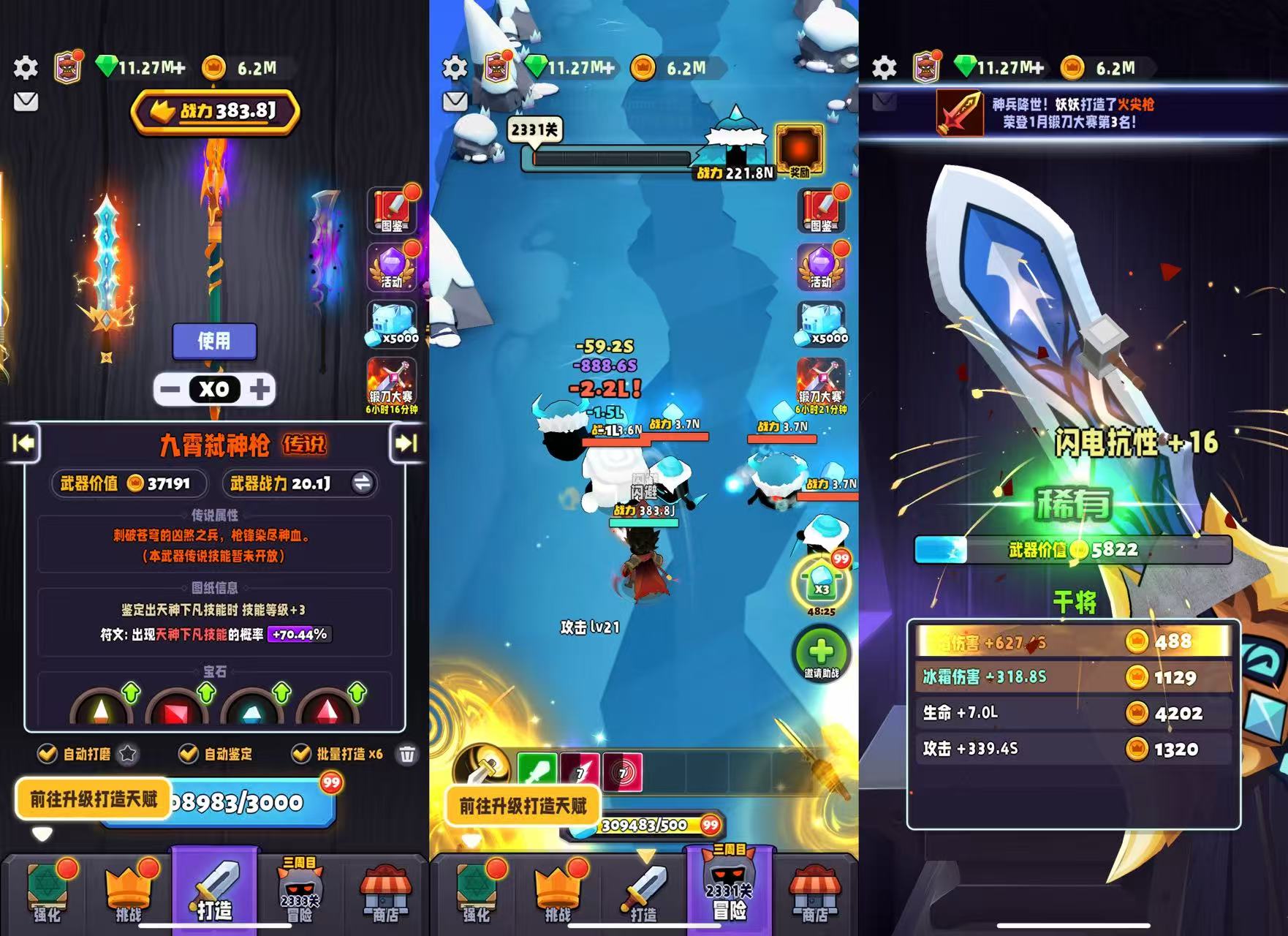Select the 生命 +7.0L attribute row
1288x936 pixels.
[x=1072, y=713]
